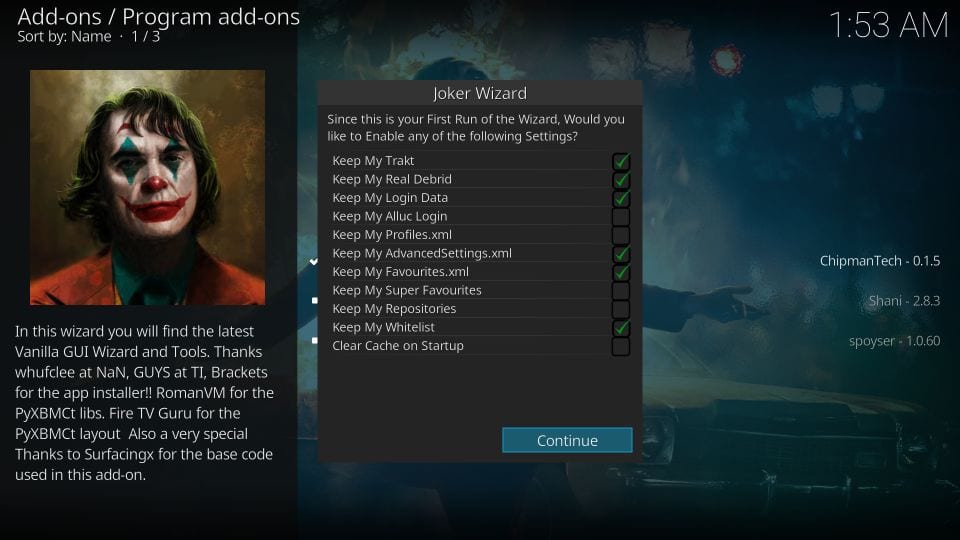This screenshot has width=960, height=540.
Task: Check the Keep My Profiles.xml box
Action: pyautogui.click(x=620, y=235)
